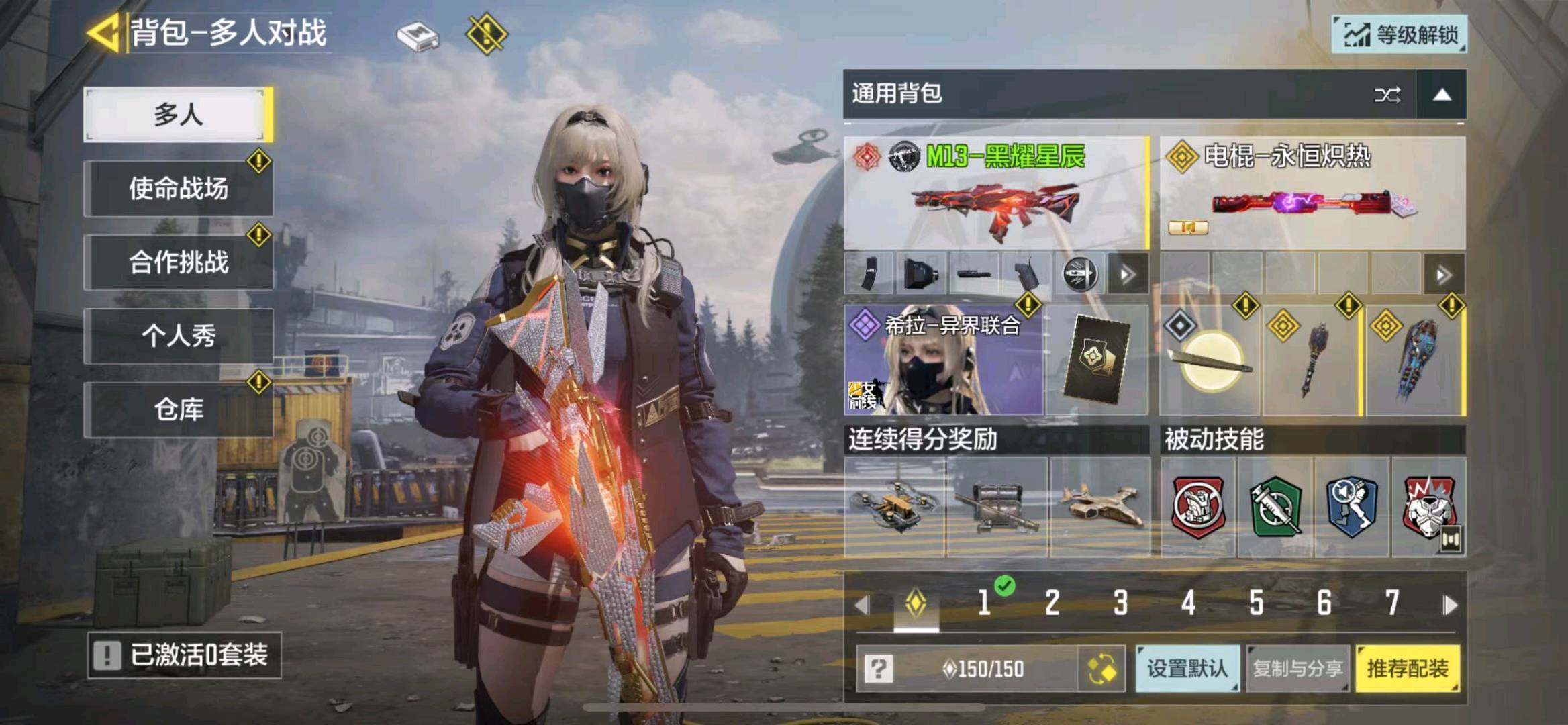Open 等级解锁 level unlocks
1568x725 pixels.
[1400, 34]
